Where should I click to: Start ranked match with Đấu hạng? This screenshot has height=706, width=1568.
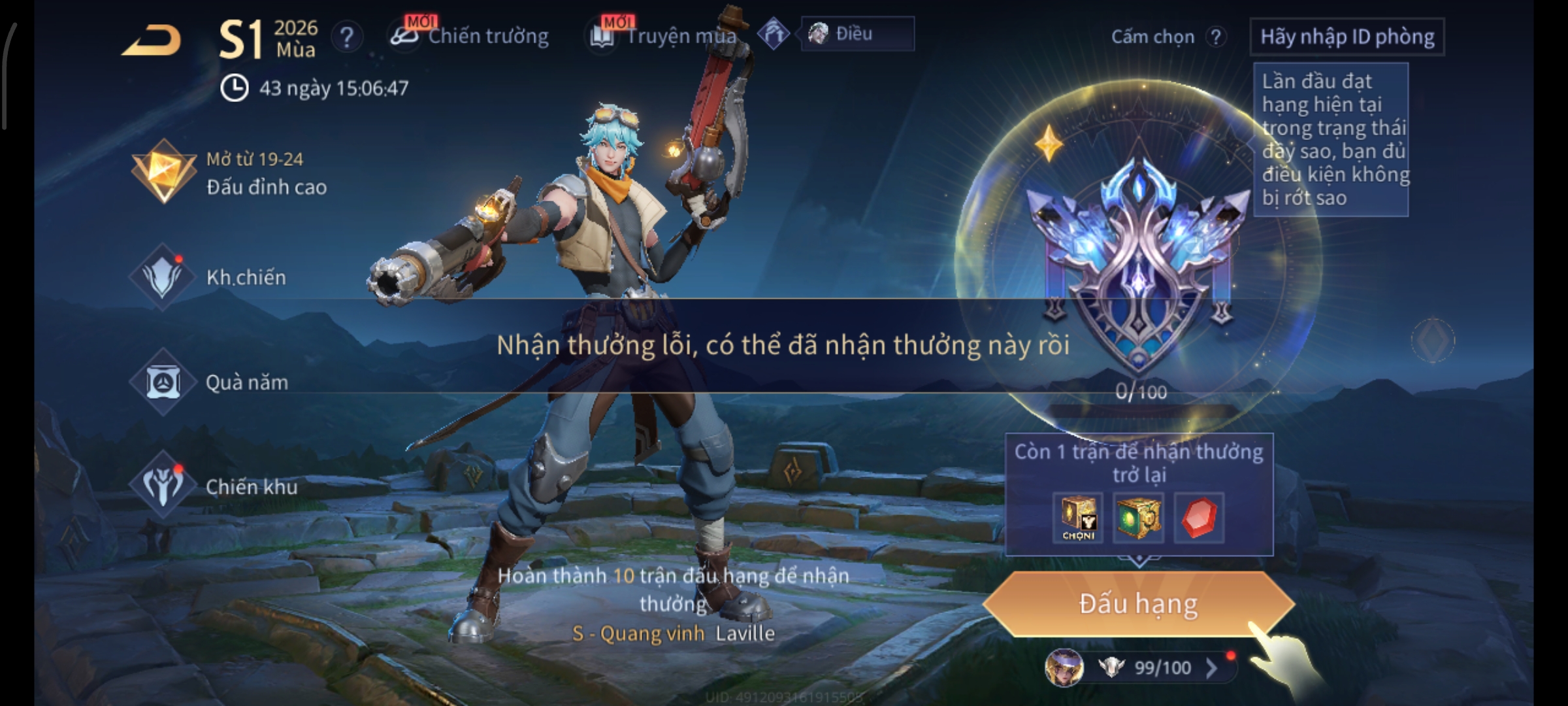pos(1138,604)
